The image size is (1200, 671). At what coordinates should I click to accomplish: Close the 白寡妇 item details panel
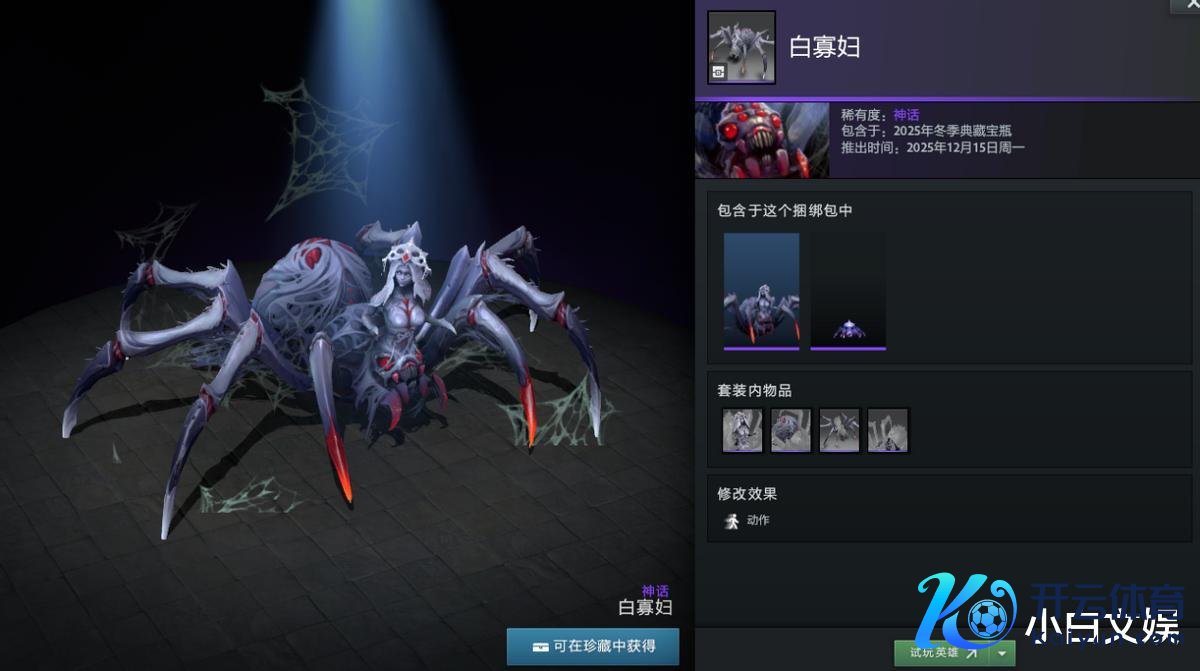1186,6
